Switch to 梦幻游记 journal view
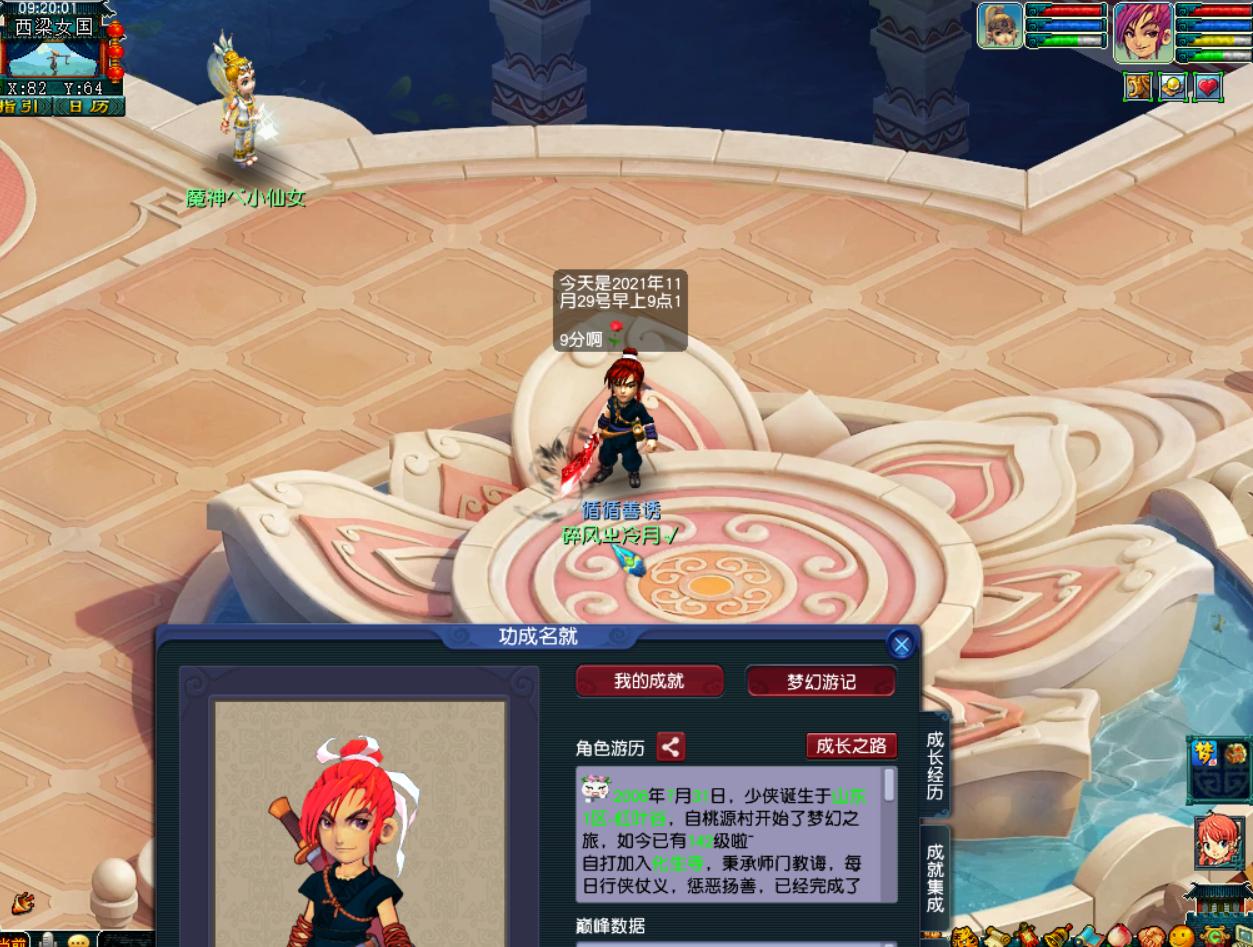The width and height of the screenshot is (1253, 947). click(x=821, y=682)
